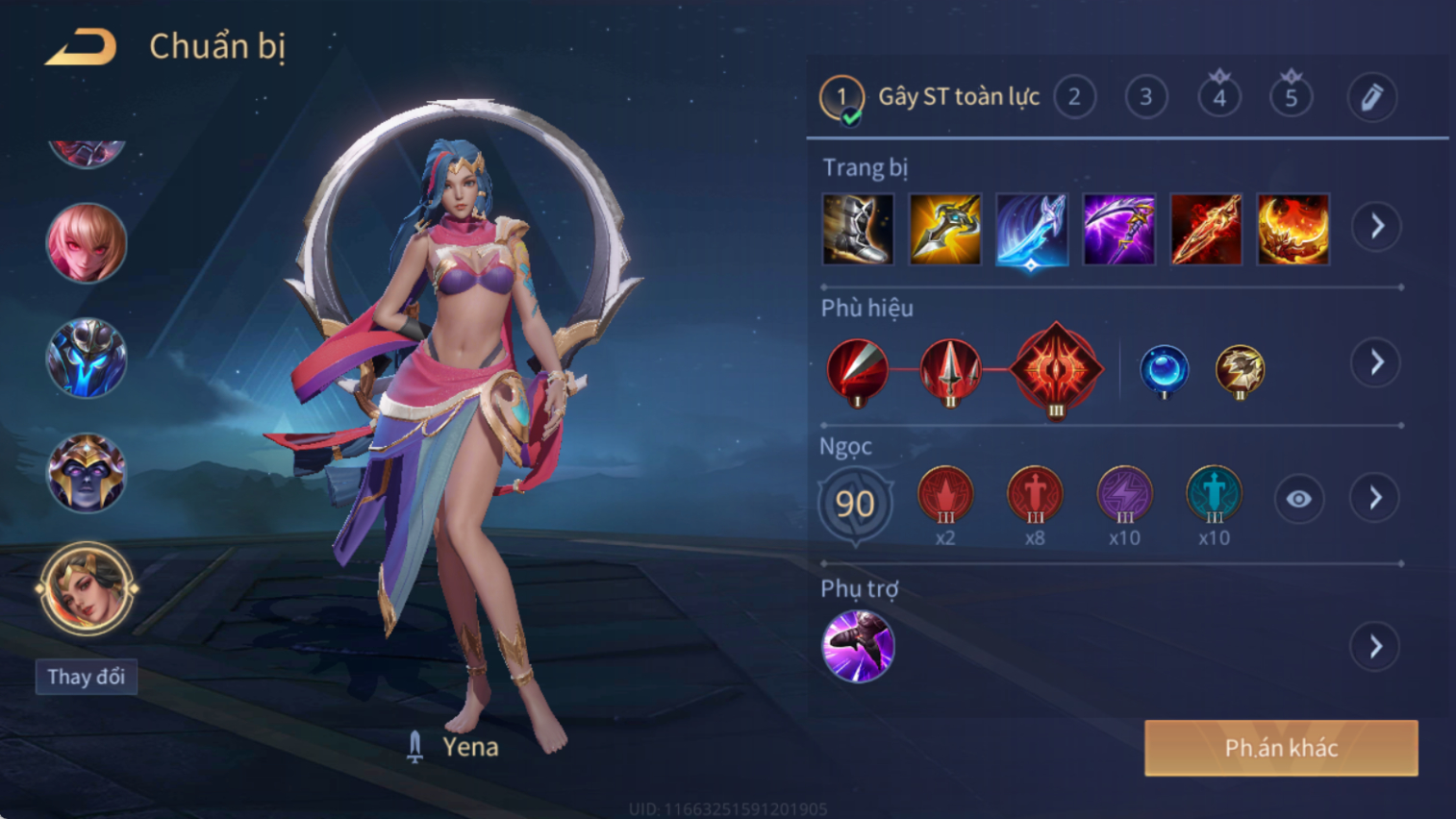Switch to build preset 3
Viewport: 1456px width, 819px height.
(1145, 97)
